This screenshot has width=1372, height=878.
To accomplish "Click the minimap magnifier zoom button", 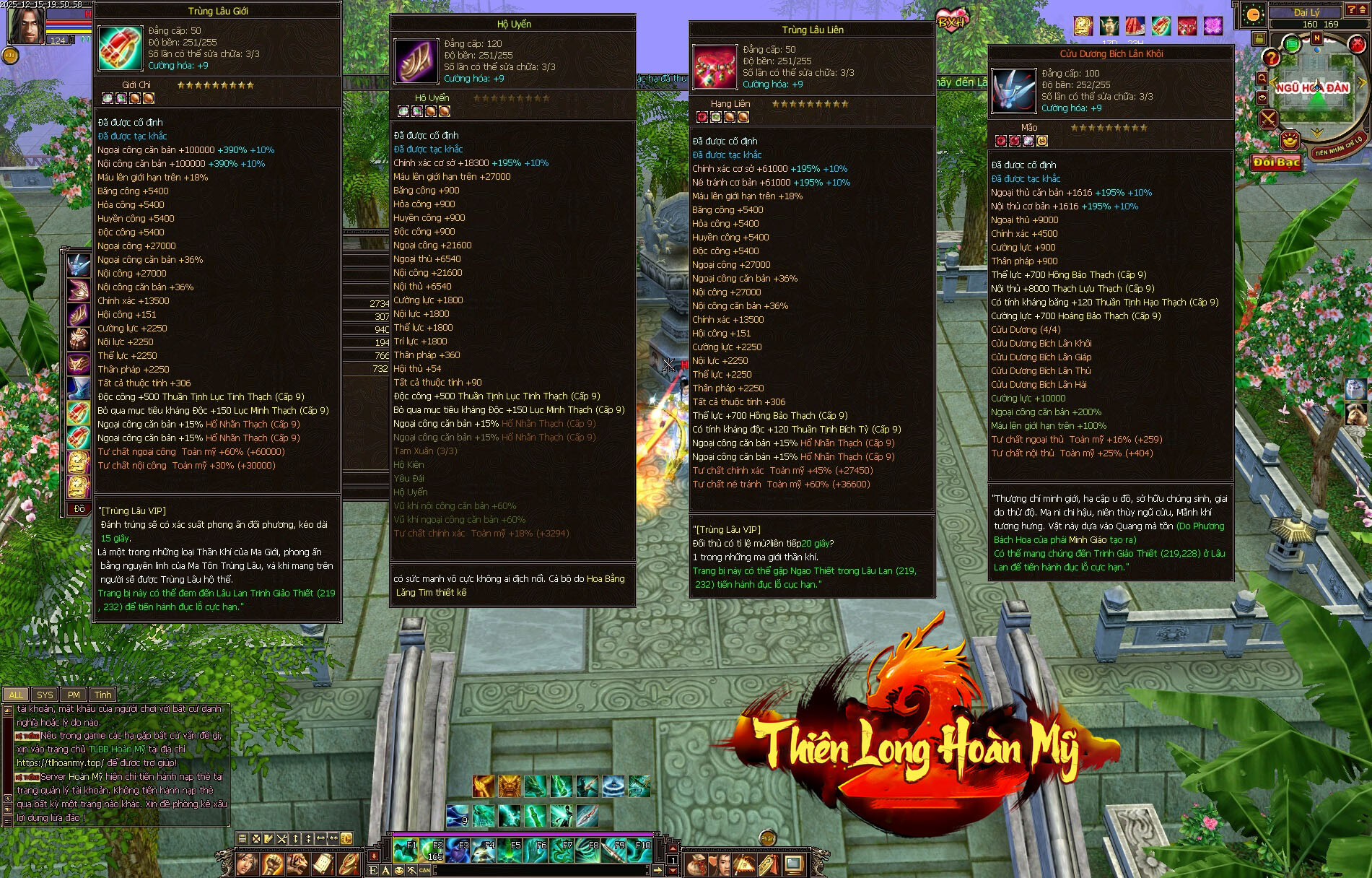I will 1262,78.
